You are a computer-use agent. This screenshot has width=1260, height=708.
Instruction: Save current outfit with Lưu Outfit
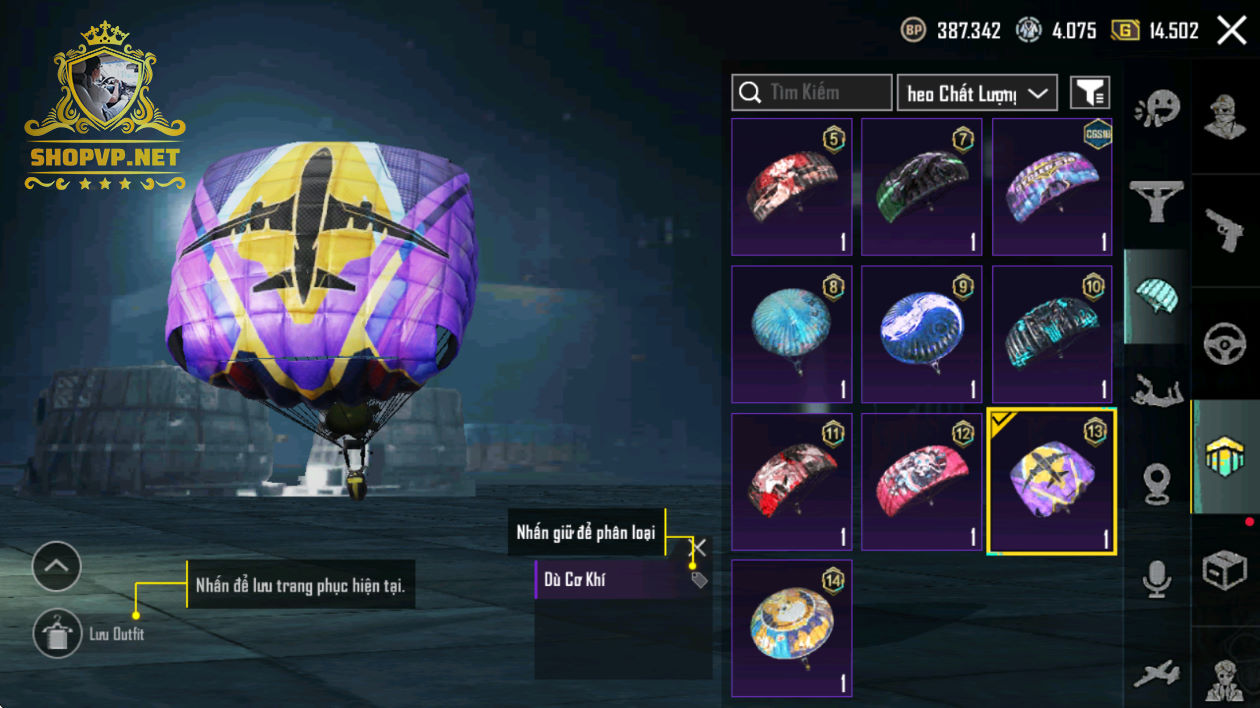[58, 634]
